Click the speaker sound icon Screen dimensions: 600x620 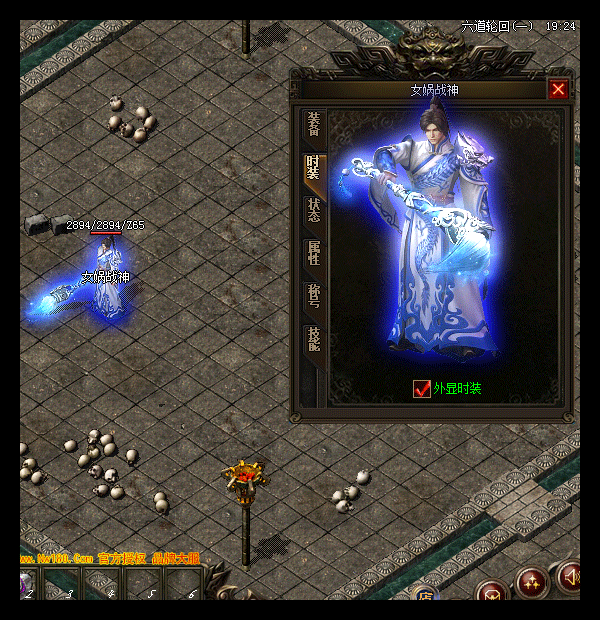(571, 578)
